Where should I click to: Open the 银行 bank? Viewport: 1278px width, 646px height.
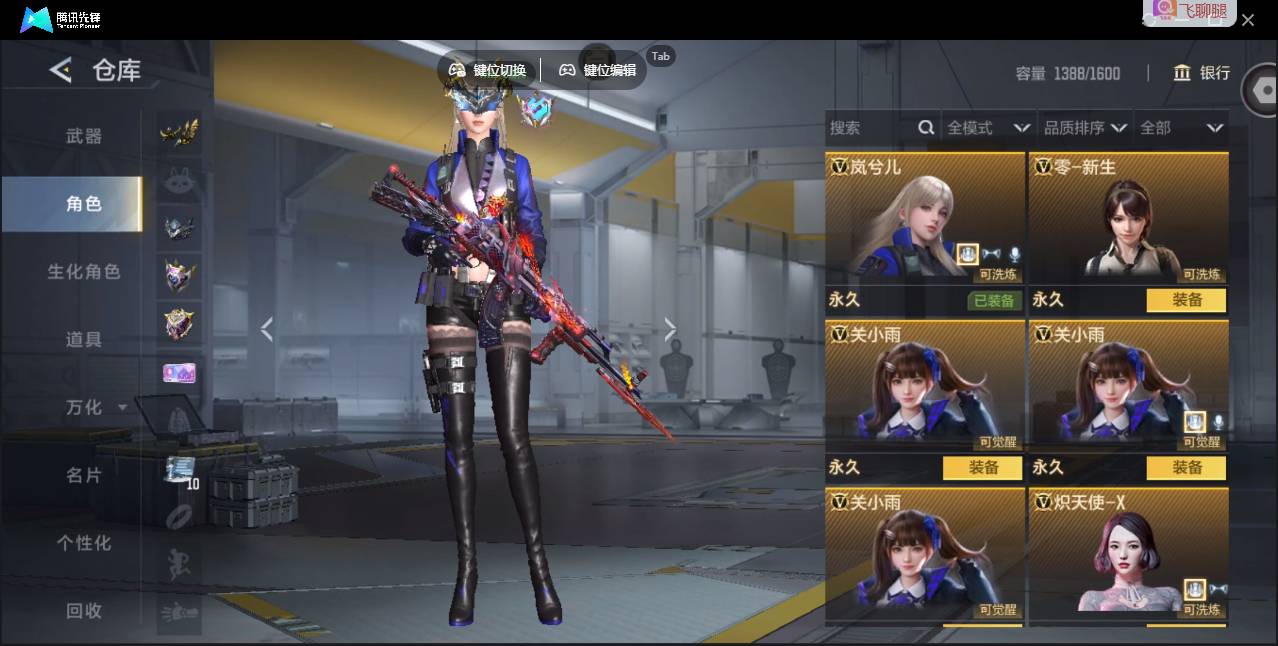[1201, 73]
